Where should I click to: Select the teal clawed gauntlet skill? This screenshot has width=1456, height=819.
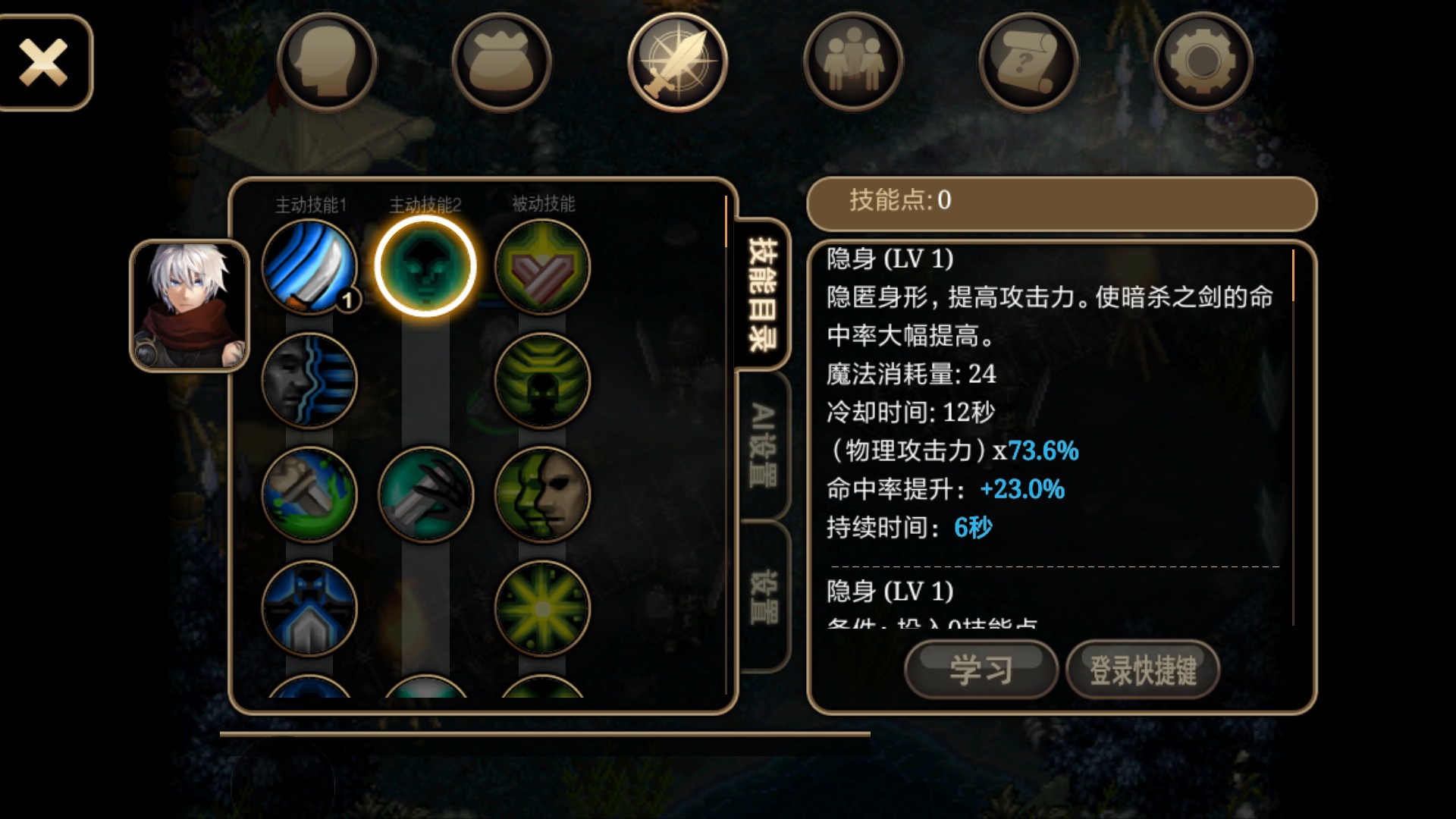point(425,494)
